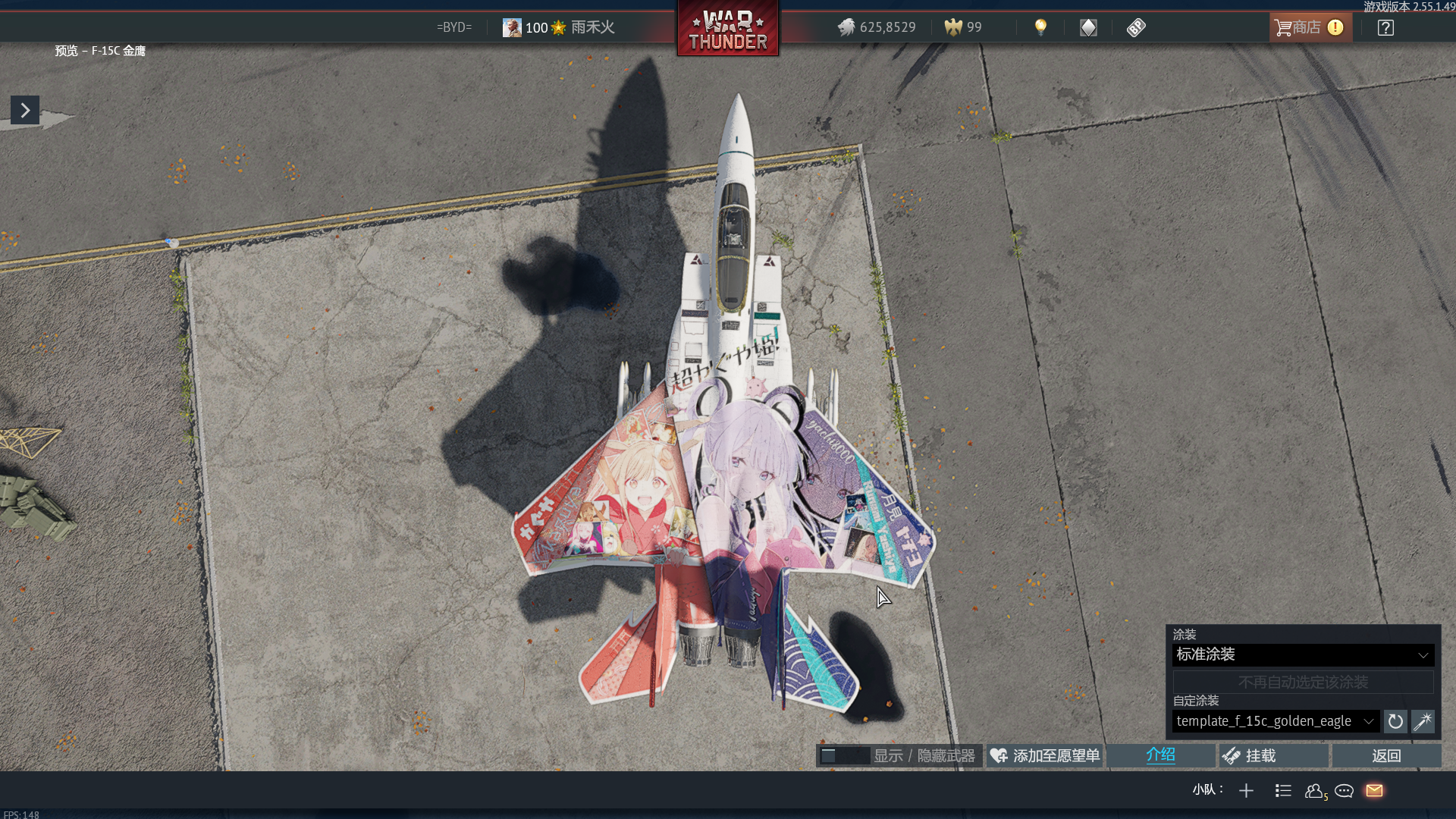1456x819 pixels.
Task: Click the magic wand skin tool
Action: click(x=1423, y=722)
